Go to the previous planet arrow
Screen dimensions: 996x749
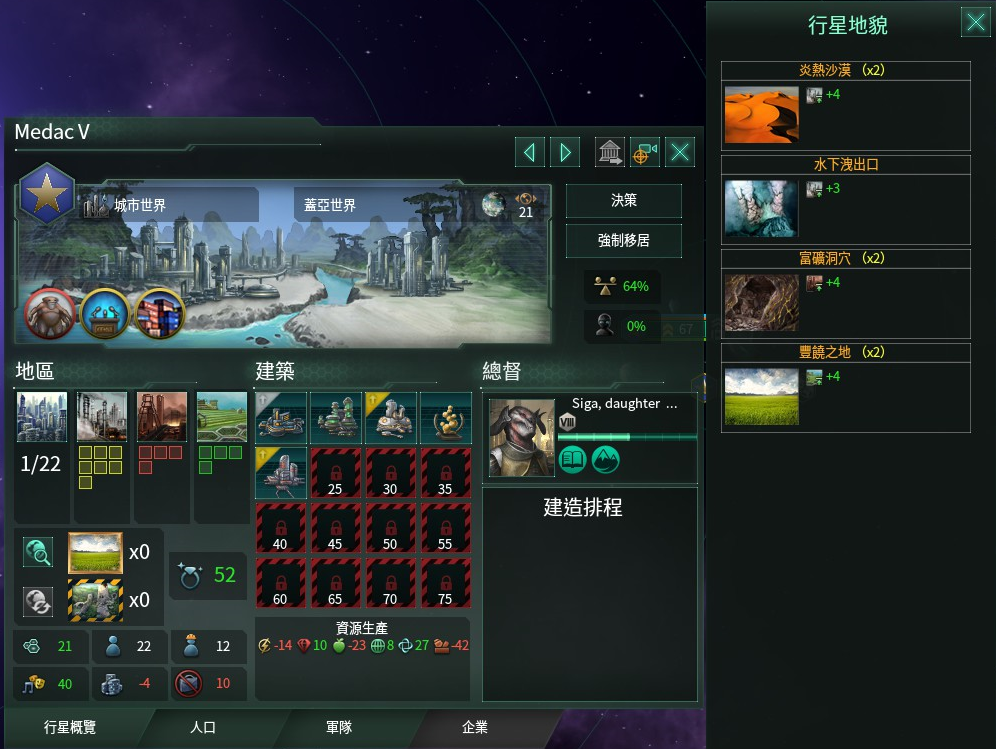tap(529, 152)
